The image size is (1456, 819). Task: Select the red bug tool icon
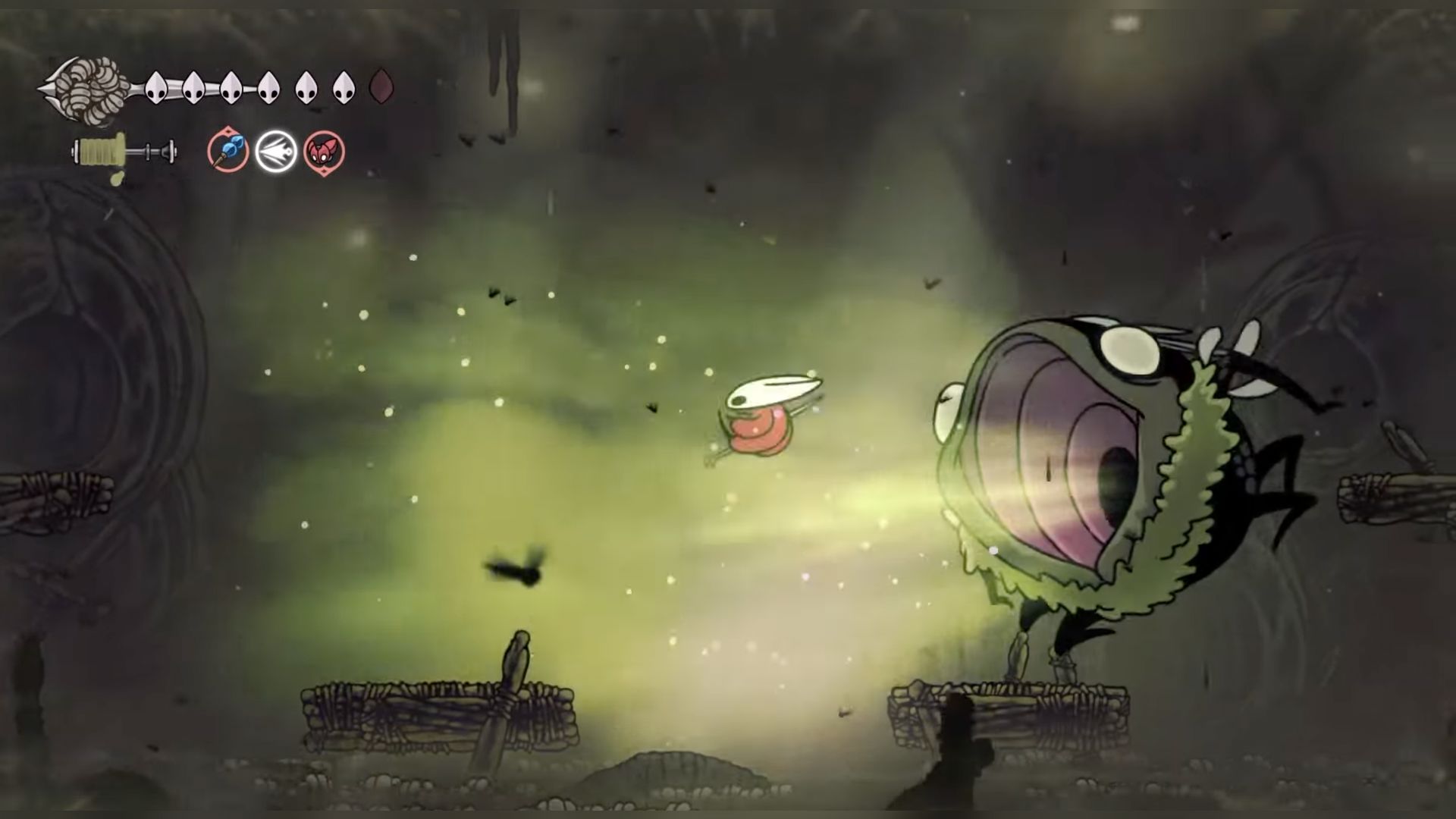(x=325, y=152)
